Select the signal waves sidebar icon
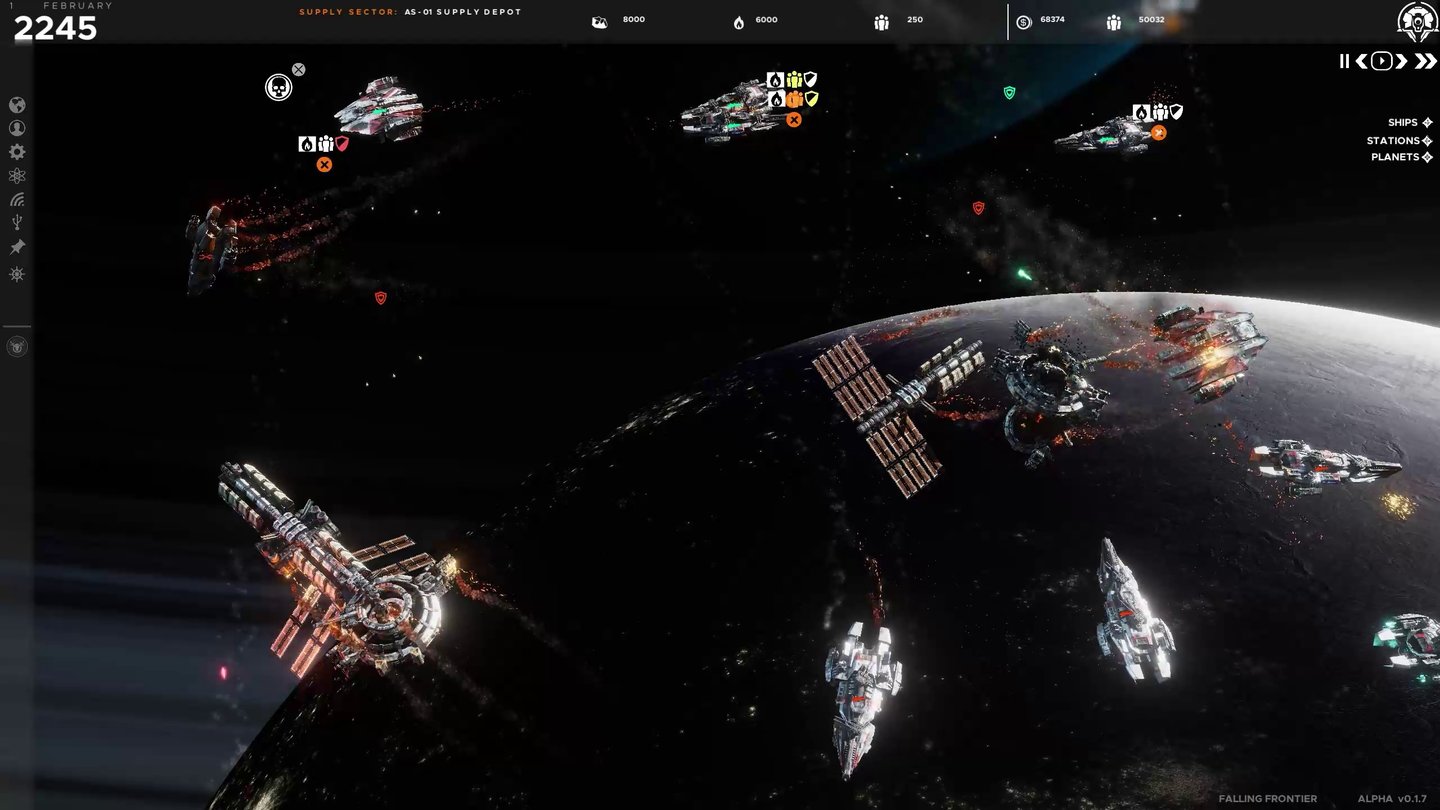 (17, 199)
